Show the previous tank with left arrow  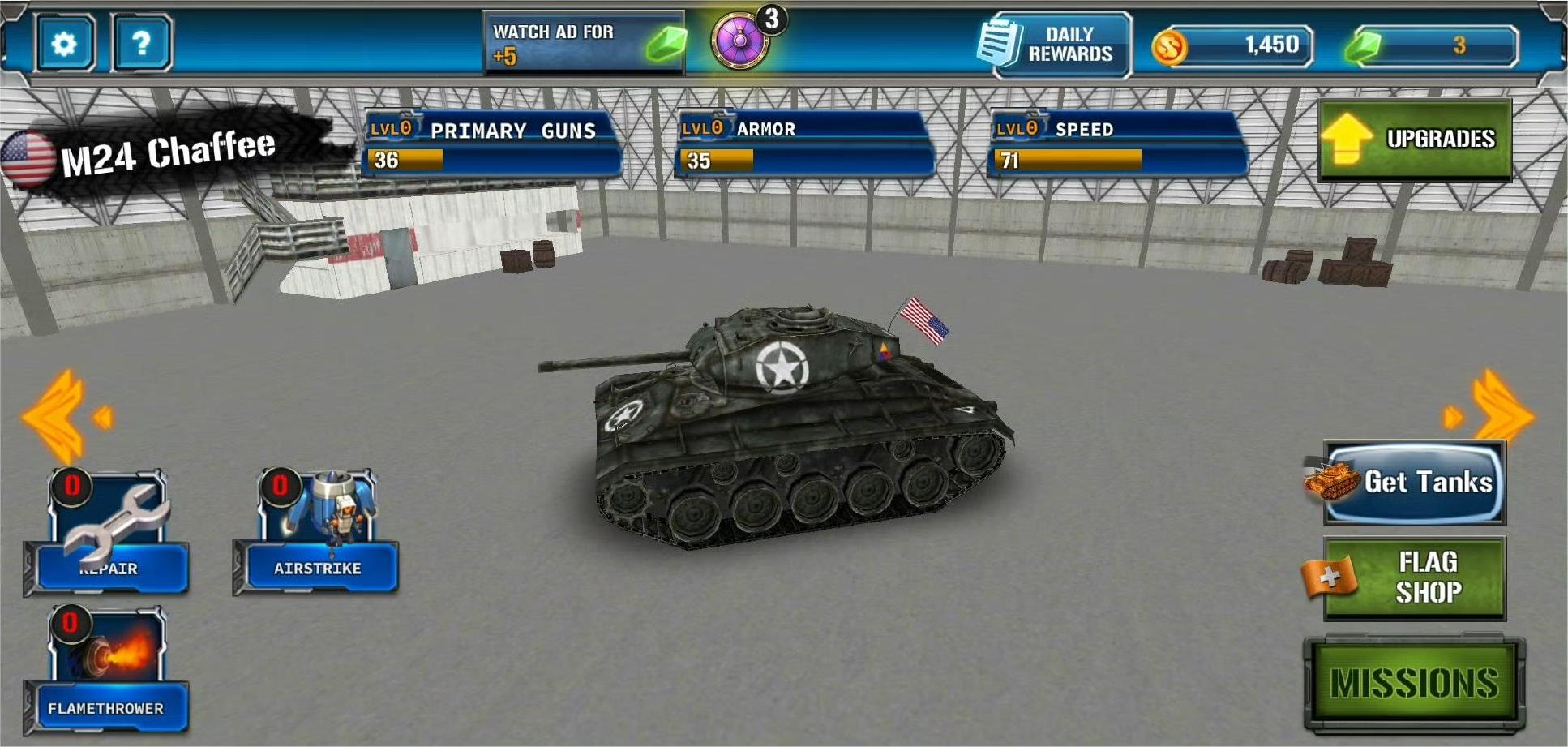[x=65, y=417]
